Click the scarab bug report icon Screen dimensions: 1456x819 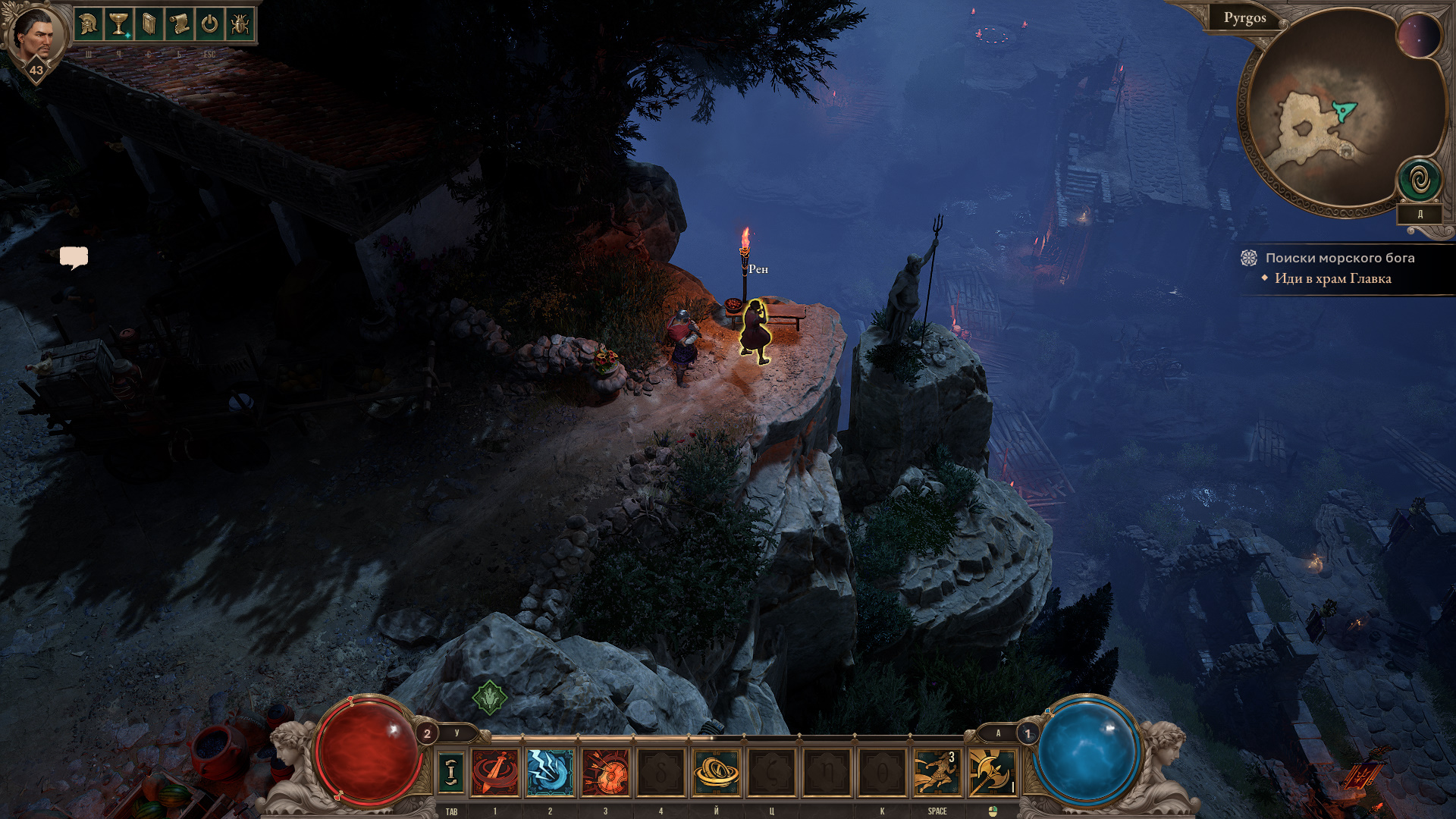coord(240,25)
